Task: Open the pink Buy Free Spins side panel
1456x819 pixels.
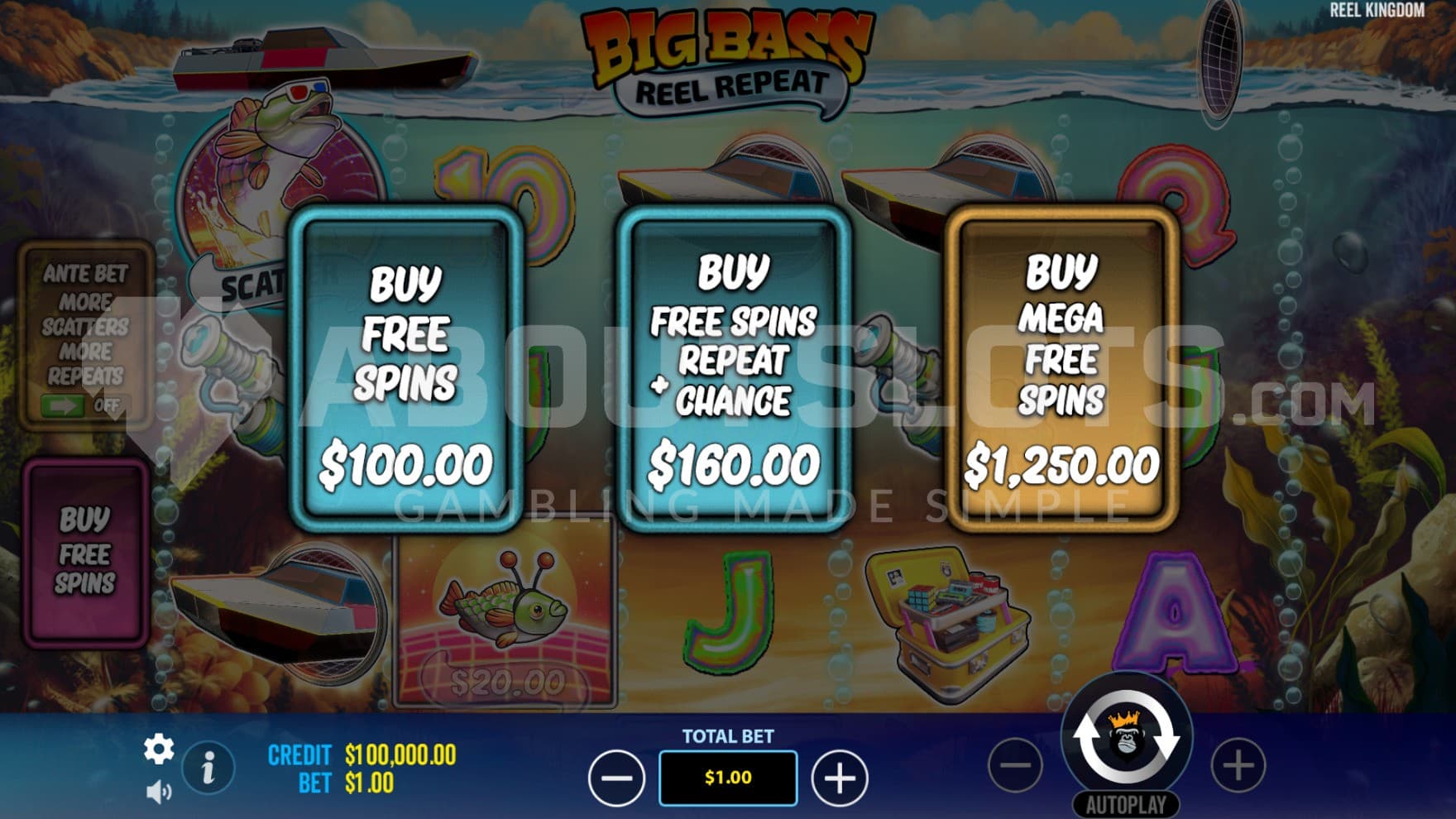Action: 85,552
